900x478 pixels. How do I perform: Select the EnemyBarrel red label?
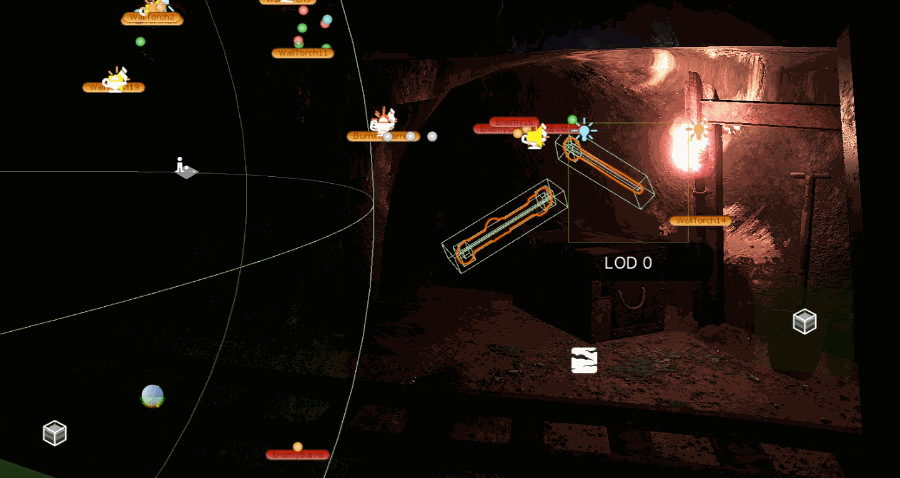coord(297,455)
